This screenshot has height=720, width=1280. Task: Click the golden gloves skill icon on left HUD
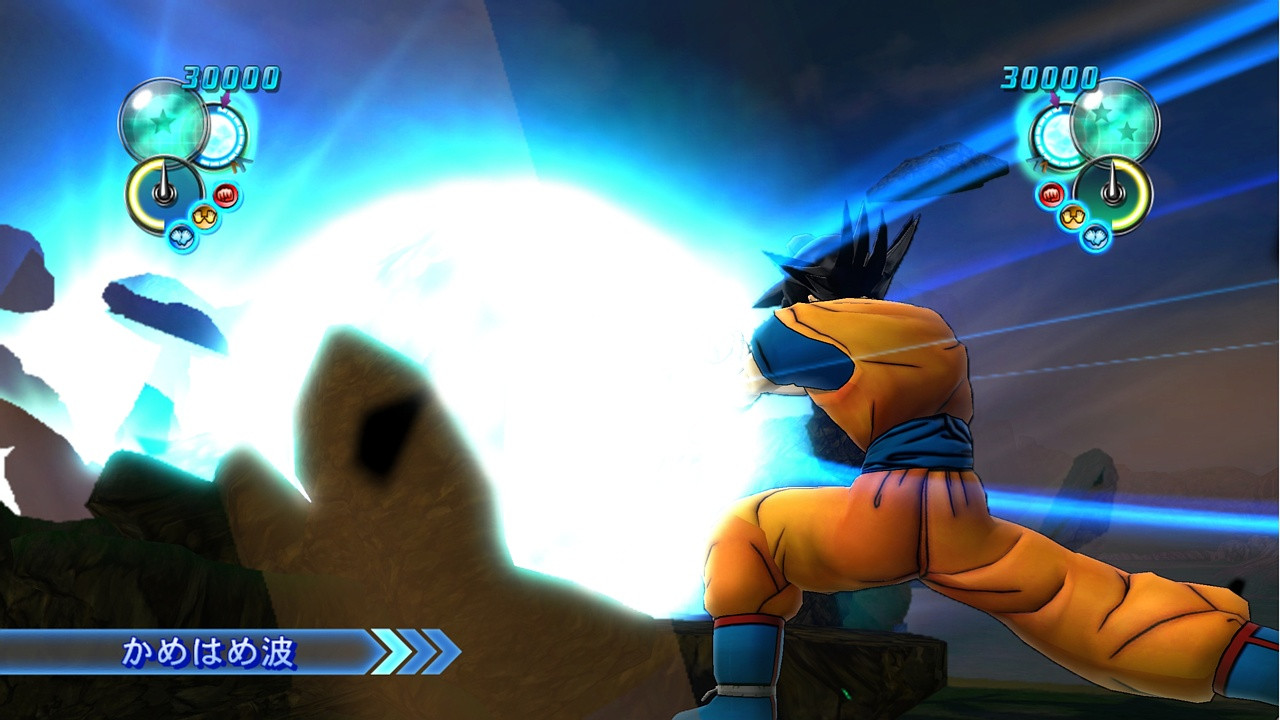pyautogui.click(x=203, y=215)
